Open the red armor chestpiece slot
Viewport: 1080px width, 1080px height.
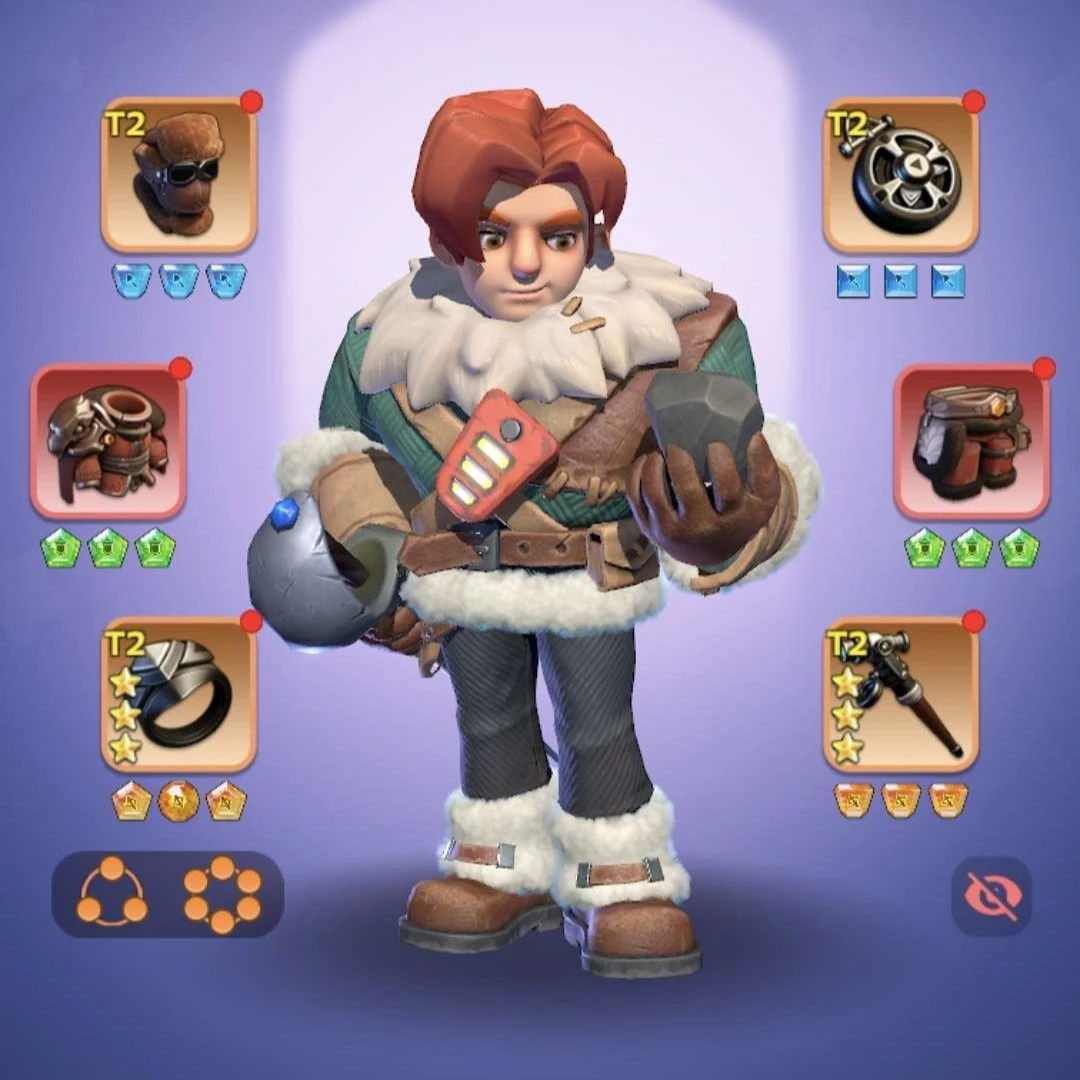(x=108, y=441)
